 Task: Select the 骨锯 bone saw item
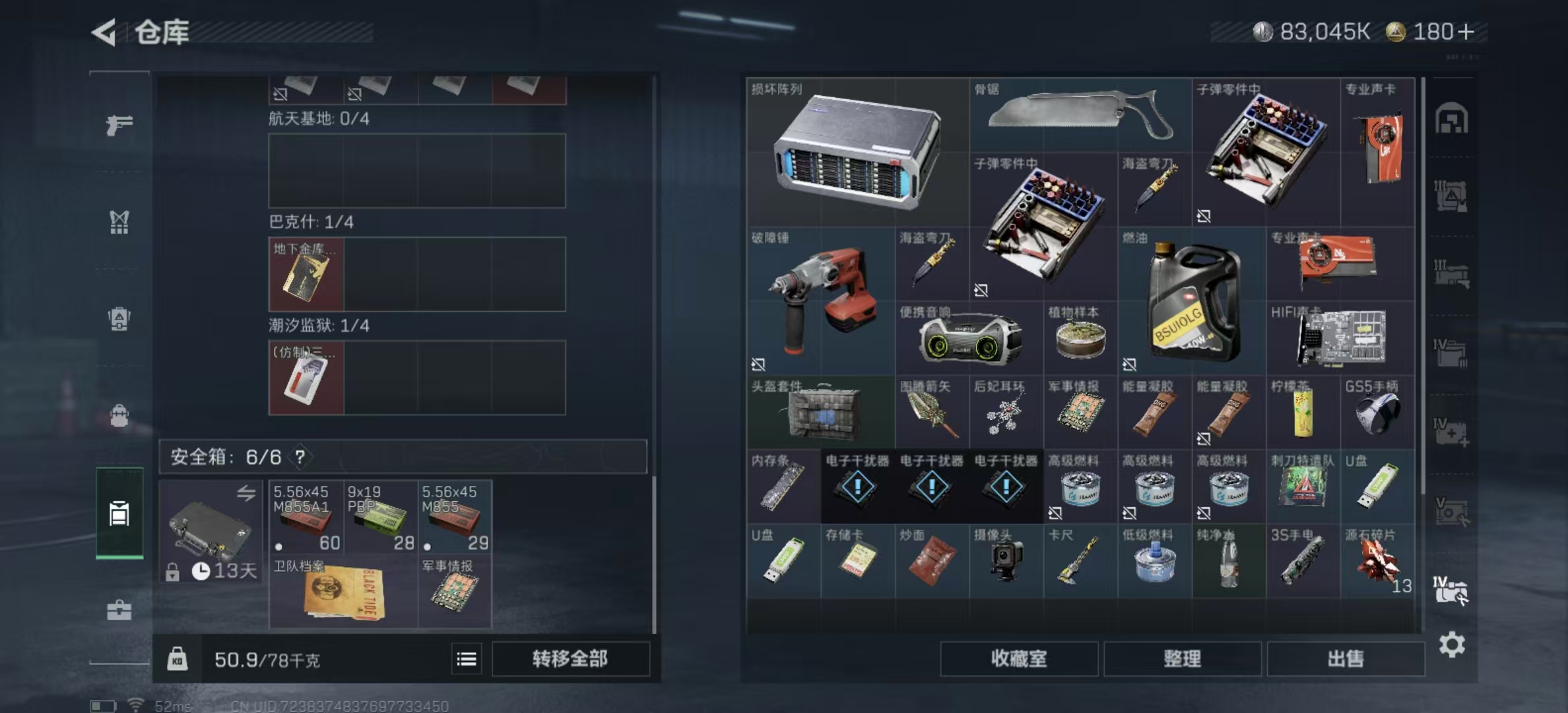pos(1080,115)
